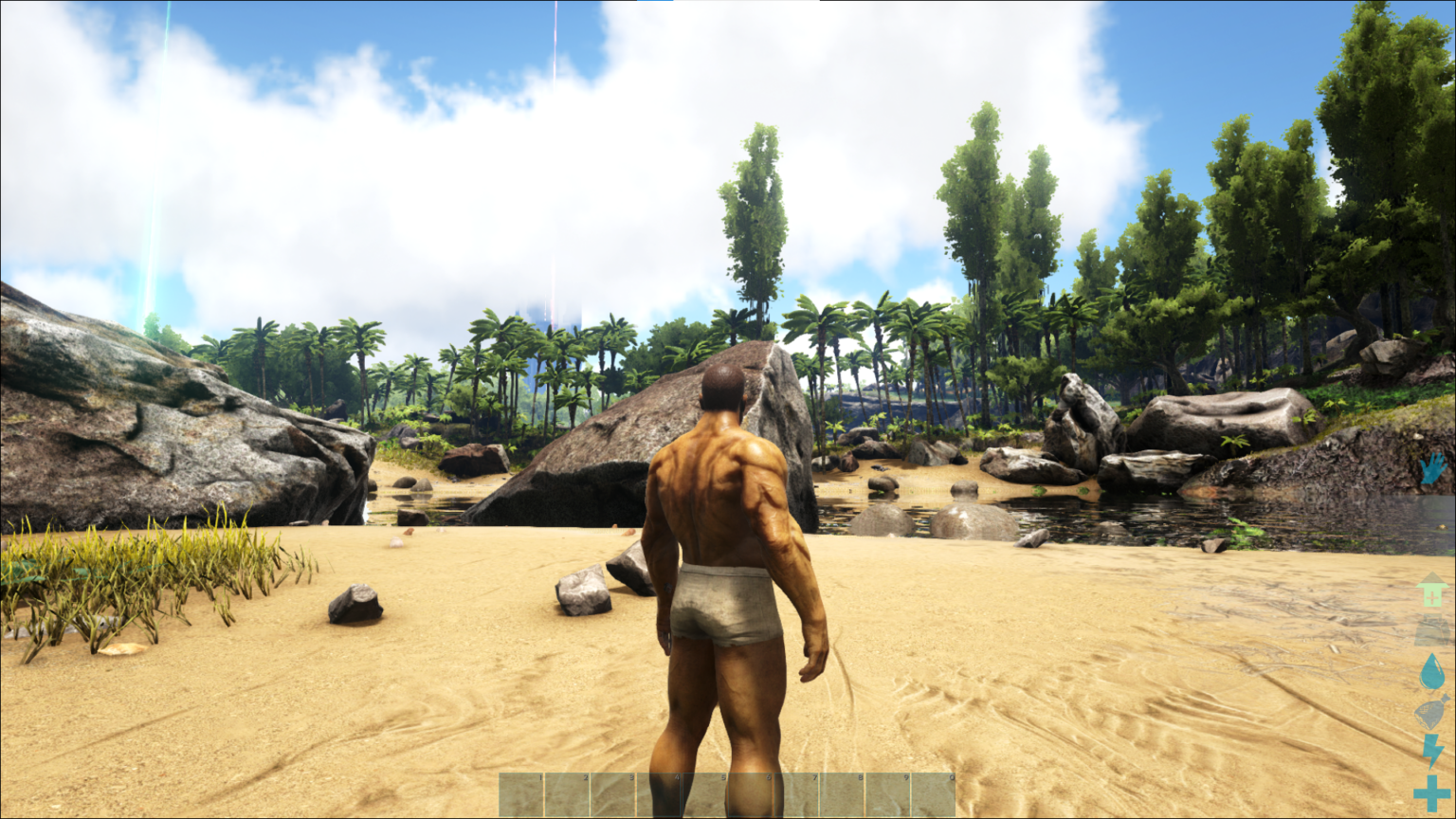Click the water droplet thirst icon

tap(1432, 673)
